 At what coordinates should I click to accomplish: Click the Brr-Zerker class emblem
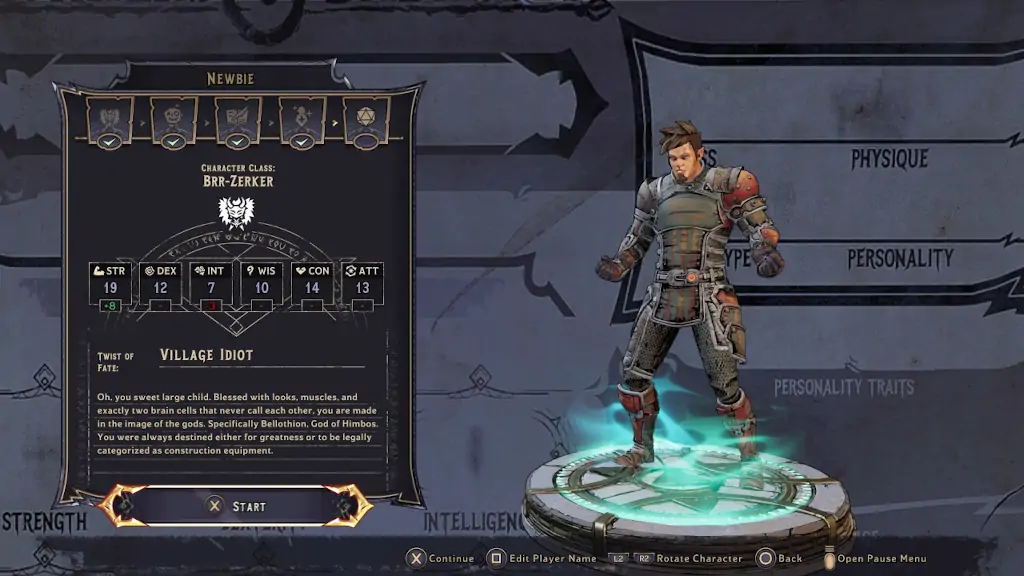pyautogui.click(x=236, y=212)
